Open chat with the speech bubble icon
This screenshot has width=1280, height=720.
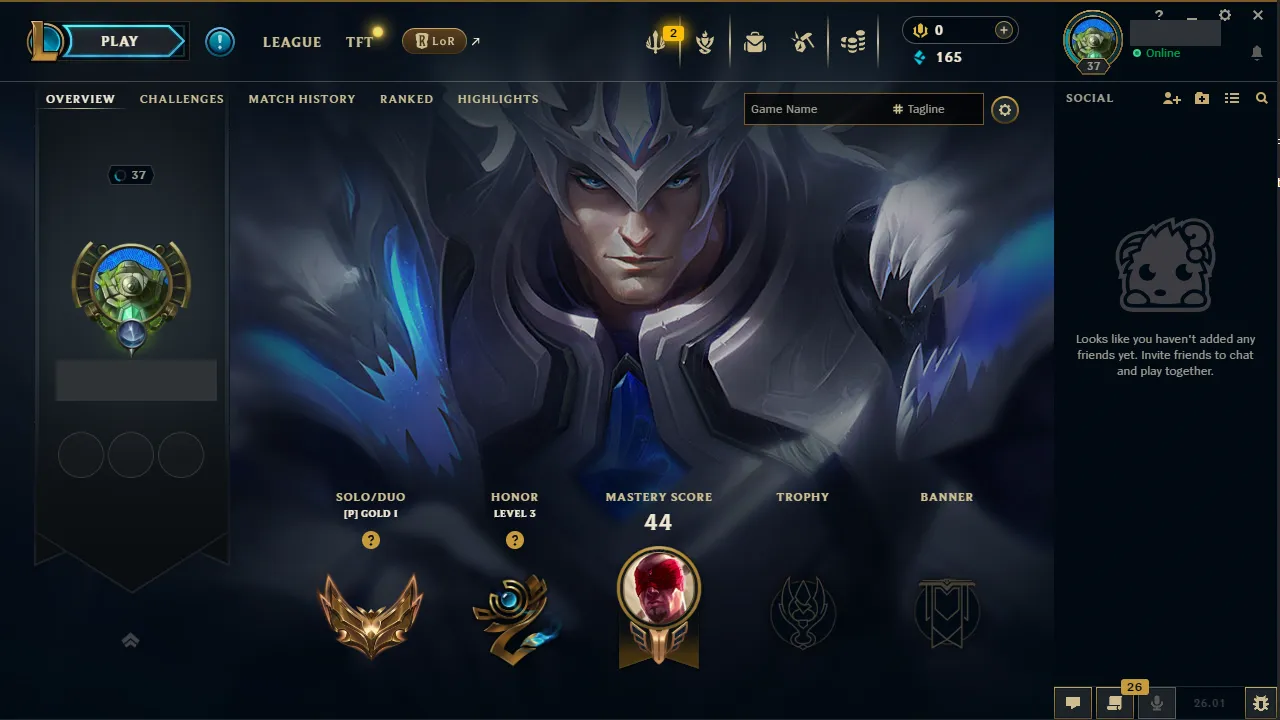(1073, 703)
